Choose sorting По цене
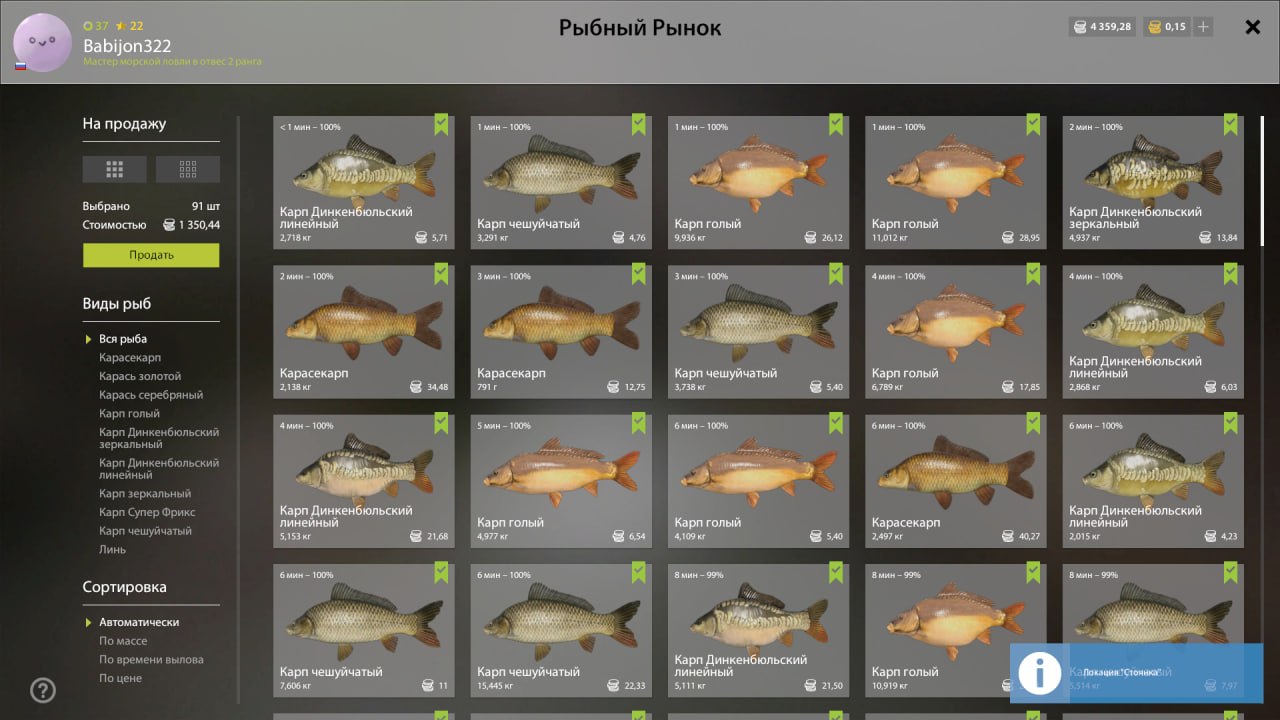The height and width of the screenshot is (720, 1280). point(120,677)
